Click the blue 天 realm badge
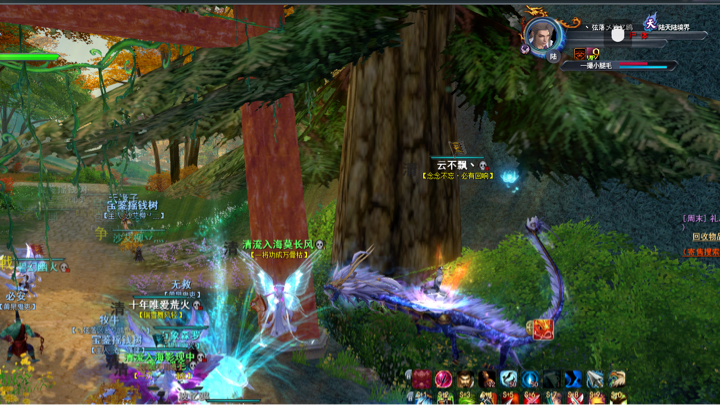Image resolution: width=720 pixels, height=405 pixels. tap(650, 24)
